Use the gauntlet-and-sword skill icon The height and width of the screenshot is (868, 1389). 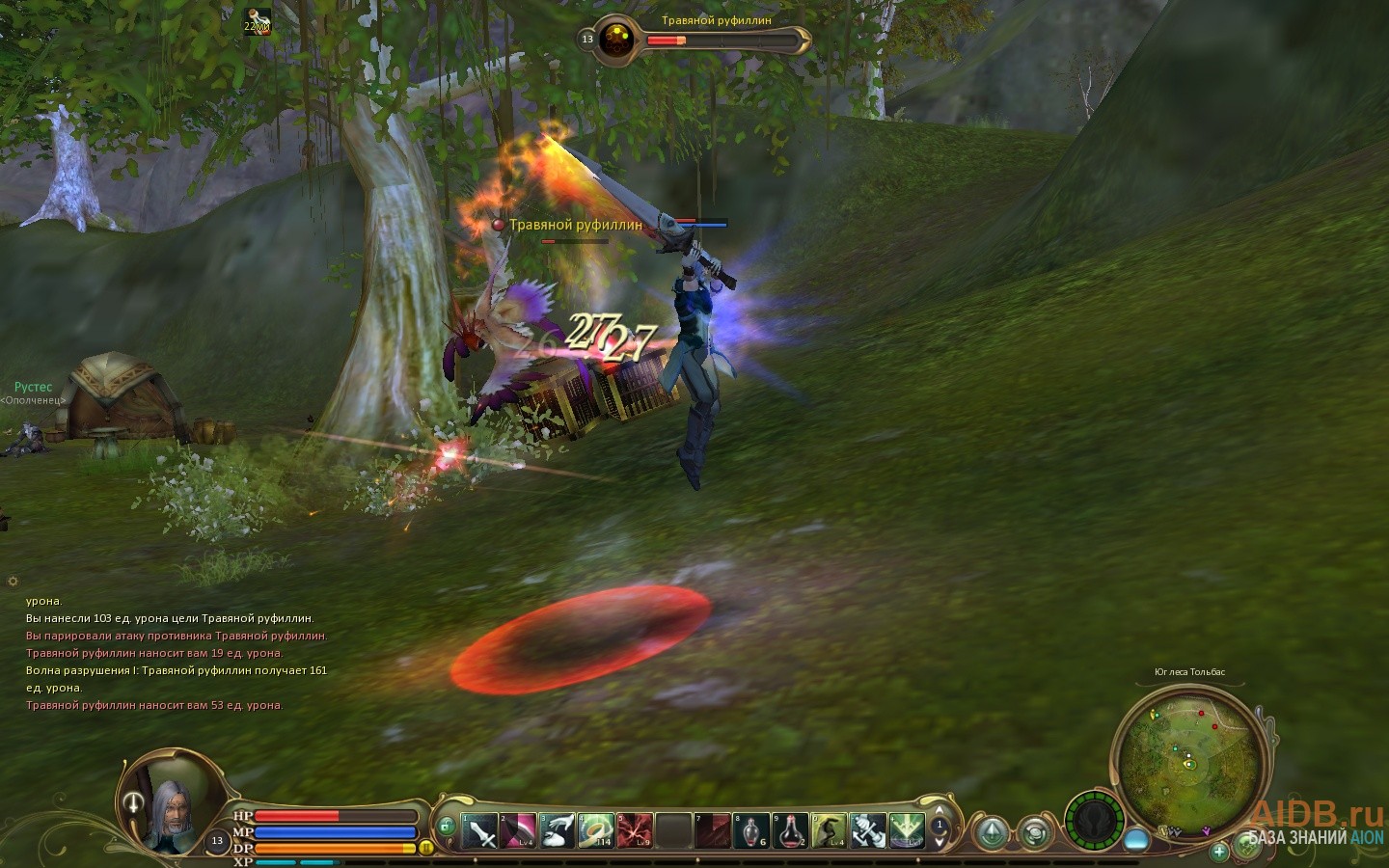coord(867,830)
